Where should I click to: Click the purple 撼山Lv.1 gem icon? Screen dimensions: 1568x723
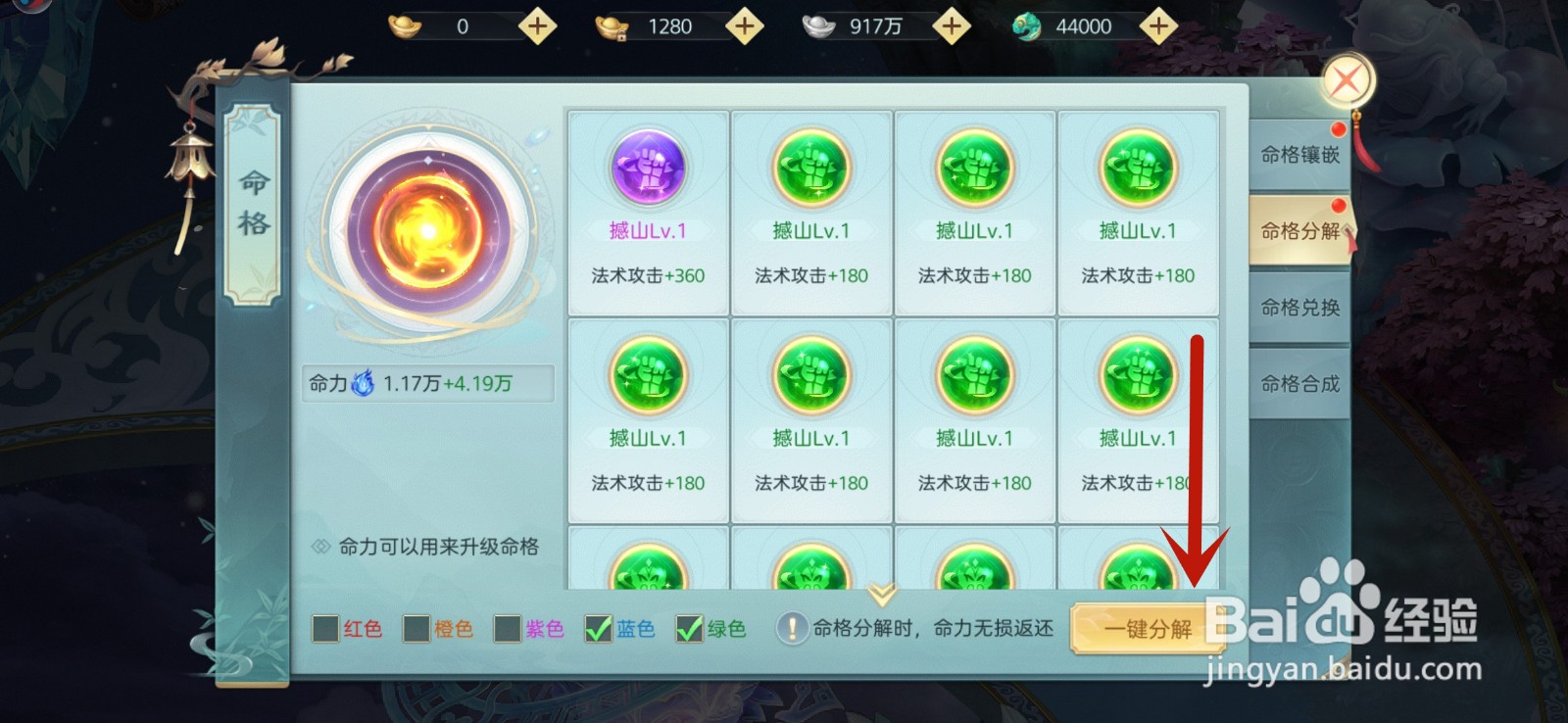click(647, 169)
